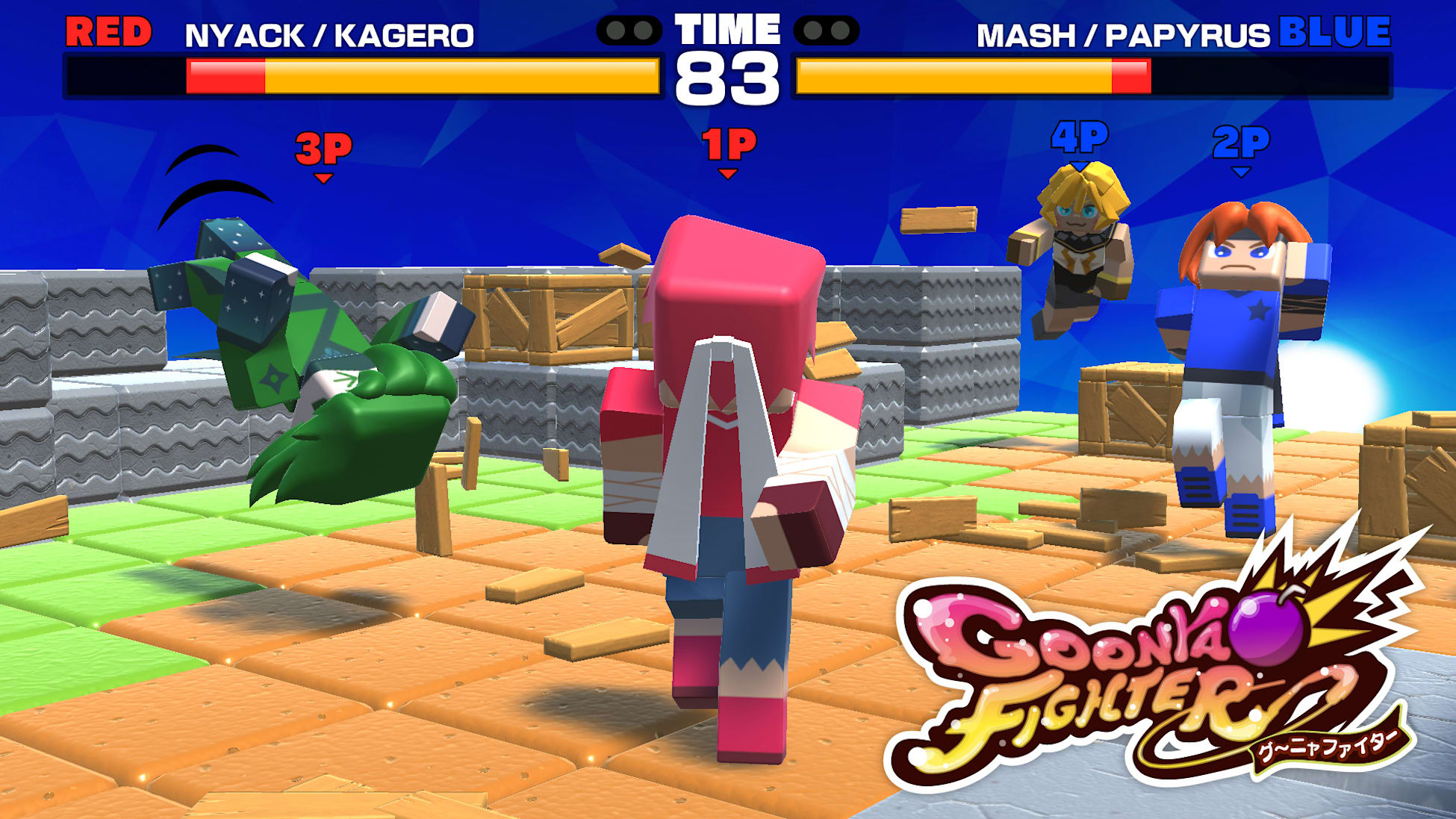The width and height of the screenshot is (1456, 819).
Task: Toggle the RED team label
Action: coord(109,32)
